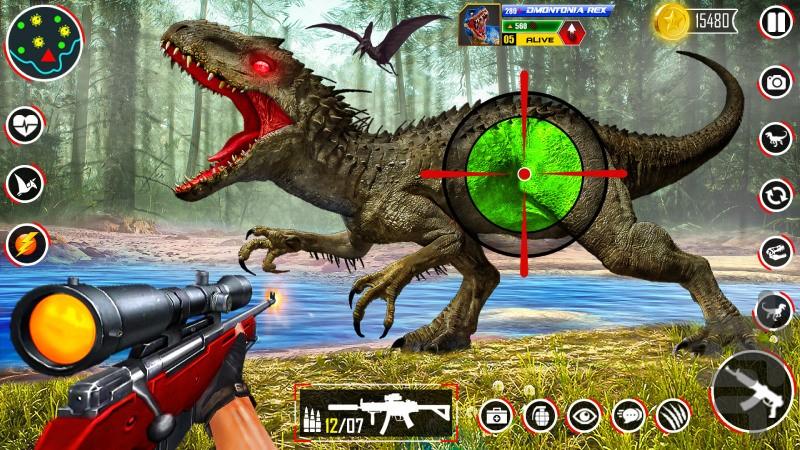Click the gold coin currency counter
800x450 pixels.
pos(696,20)
